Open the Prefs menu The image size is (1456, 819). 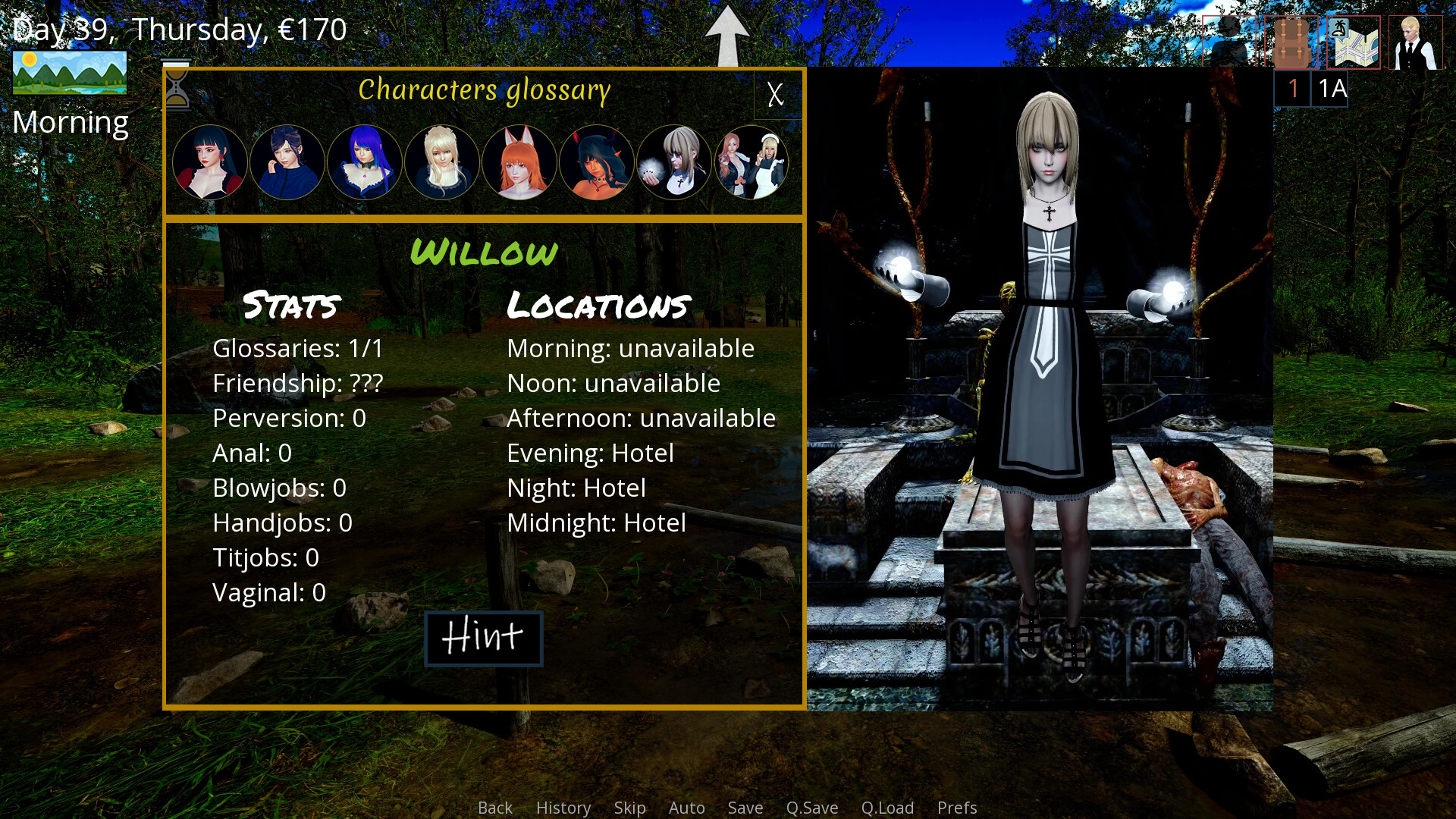point(957,808)
